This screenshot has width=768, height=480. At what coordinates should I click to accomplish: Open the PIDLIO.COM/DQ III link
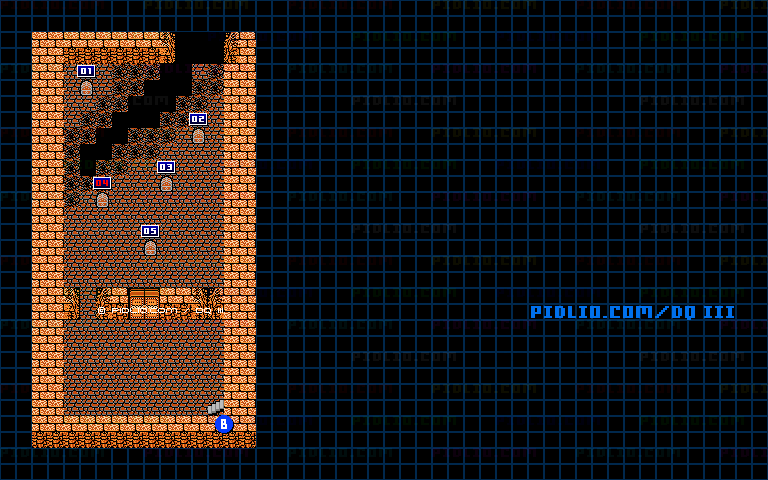tap(632, 312)
